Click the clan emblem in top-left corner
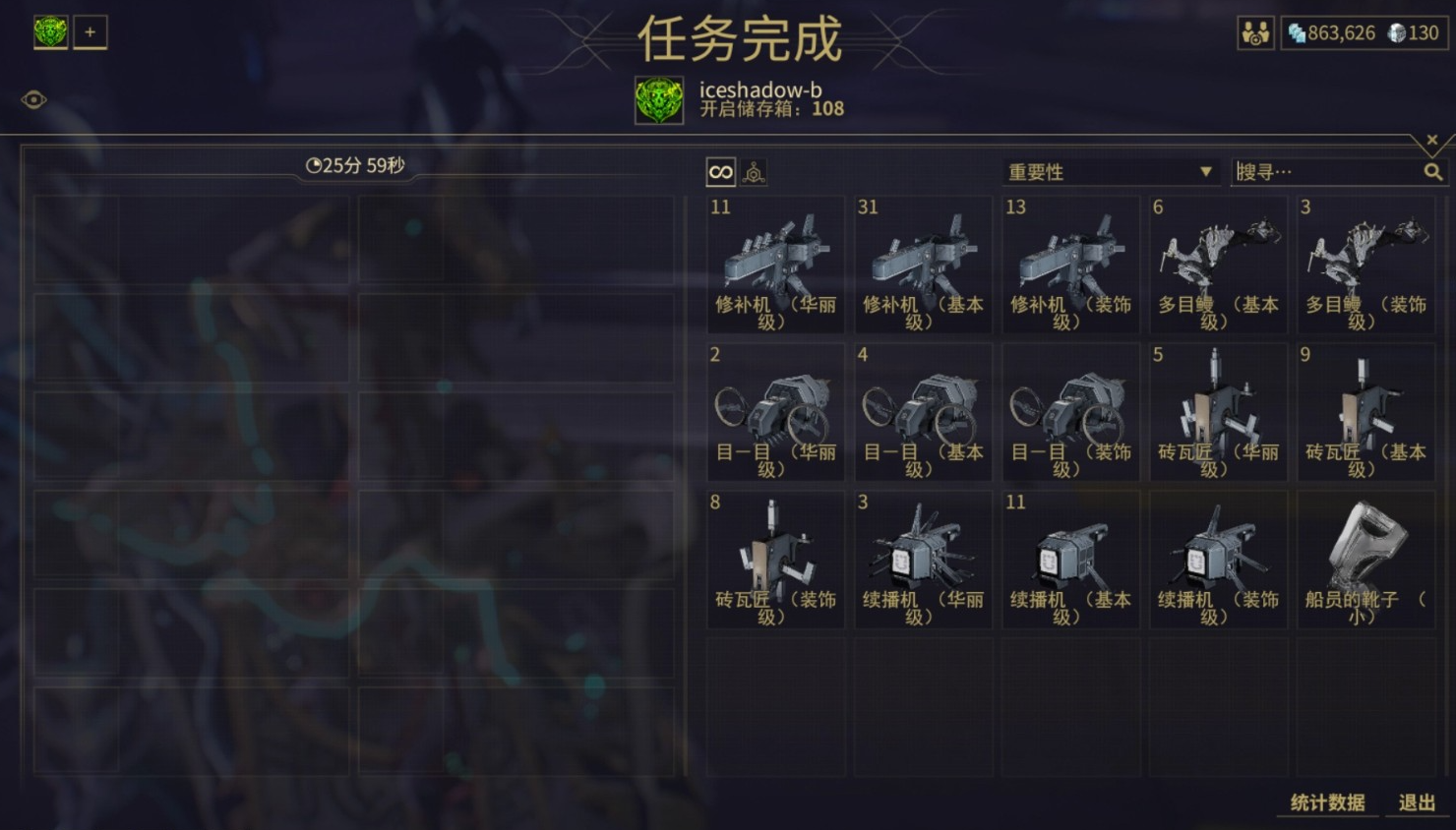This screenshot has width=1456, height=830. point(49,31)
